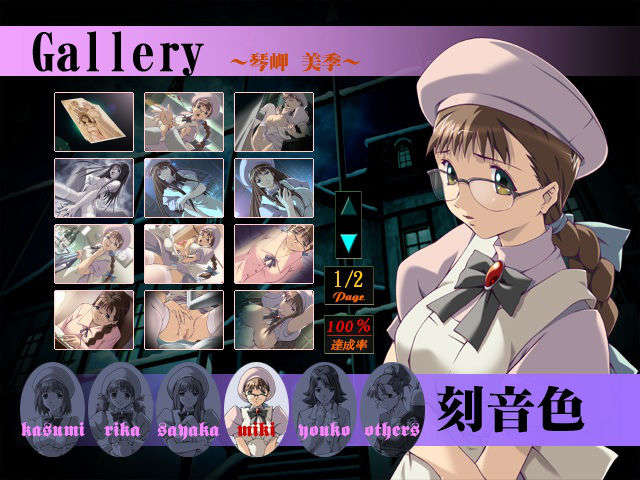Click the page up arrow

[x=348, y=208]
